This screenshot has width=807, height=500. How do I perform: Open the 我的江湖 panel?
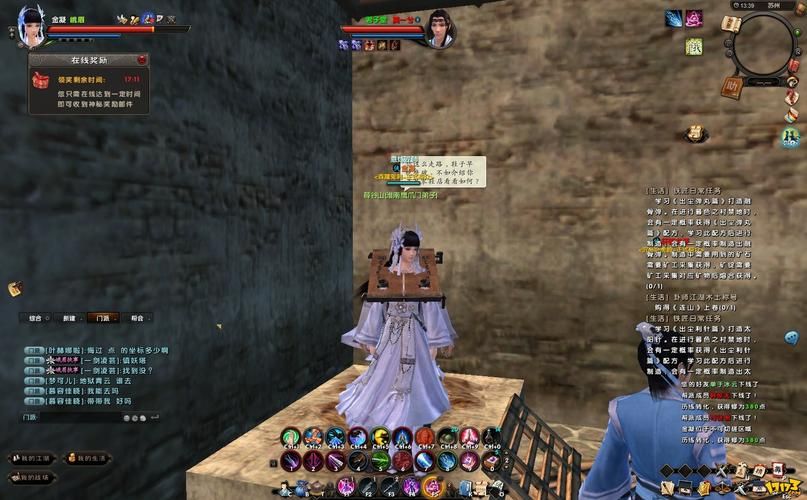30,458
